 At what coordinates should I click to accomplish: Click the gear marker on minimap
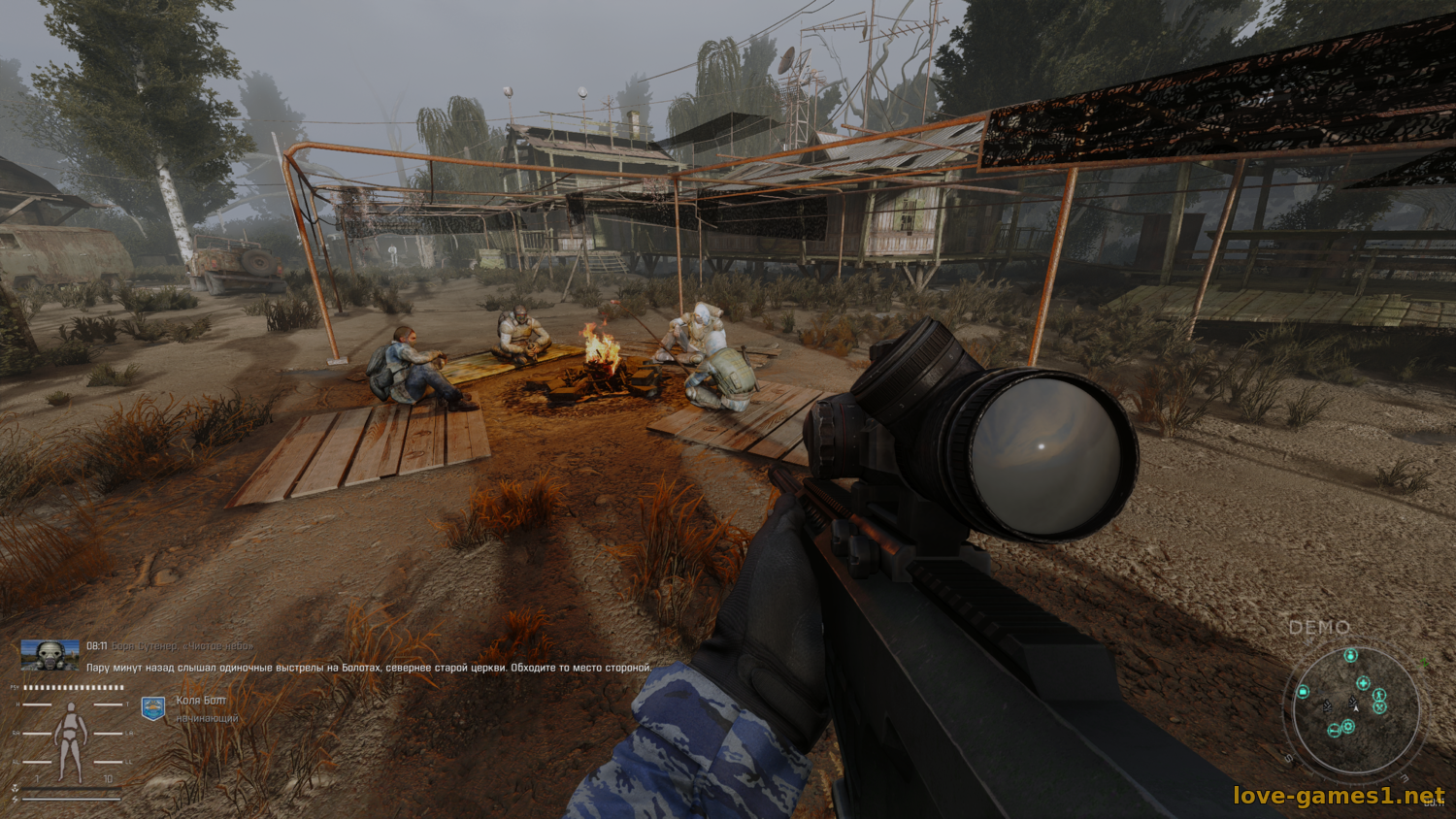coord(1348,726)
